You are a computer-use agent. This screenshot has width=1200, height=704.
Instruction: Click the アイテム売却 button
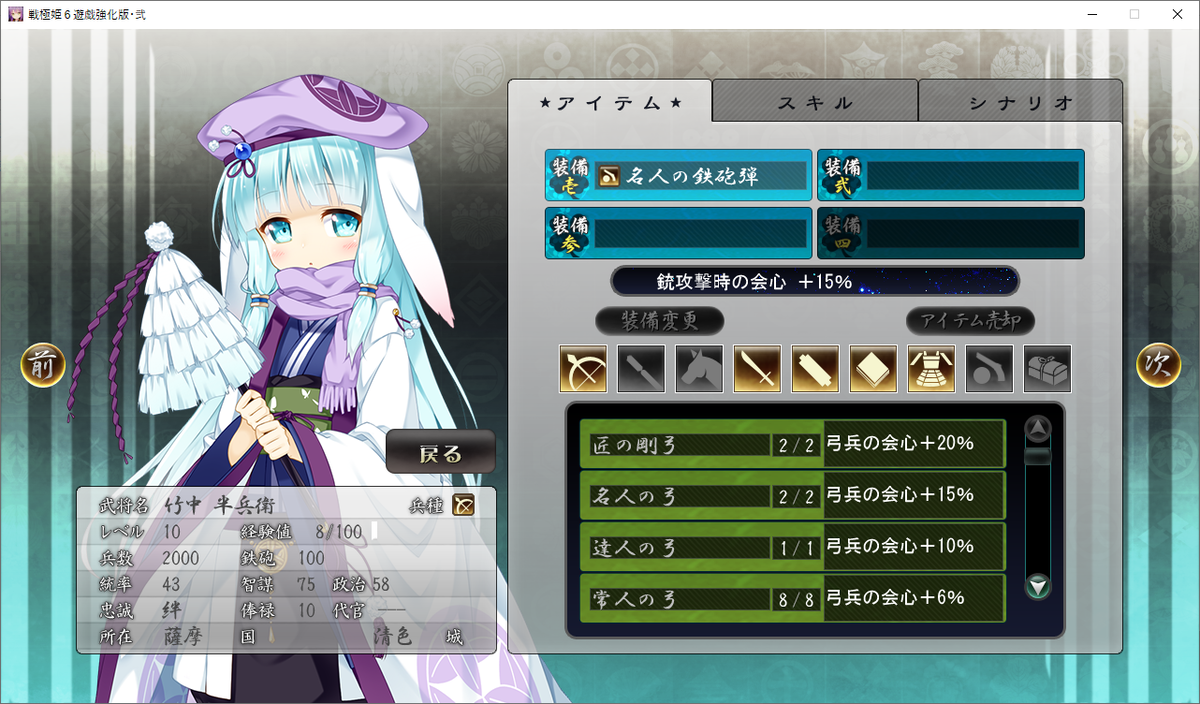(x=970, y=321)
